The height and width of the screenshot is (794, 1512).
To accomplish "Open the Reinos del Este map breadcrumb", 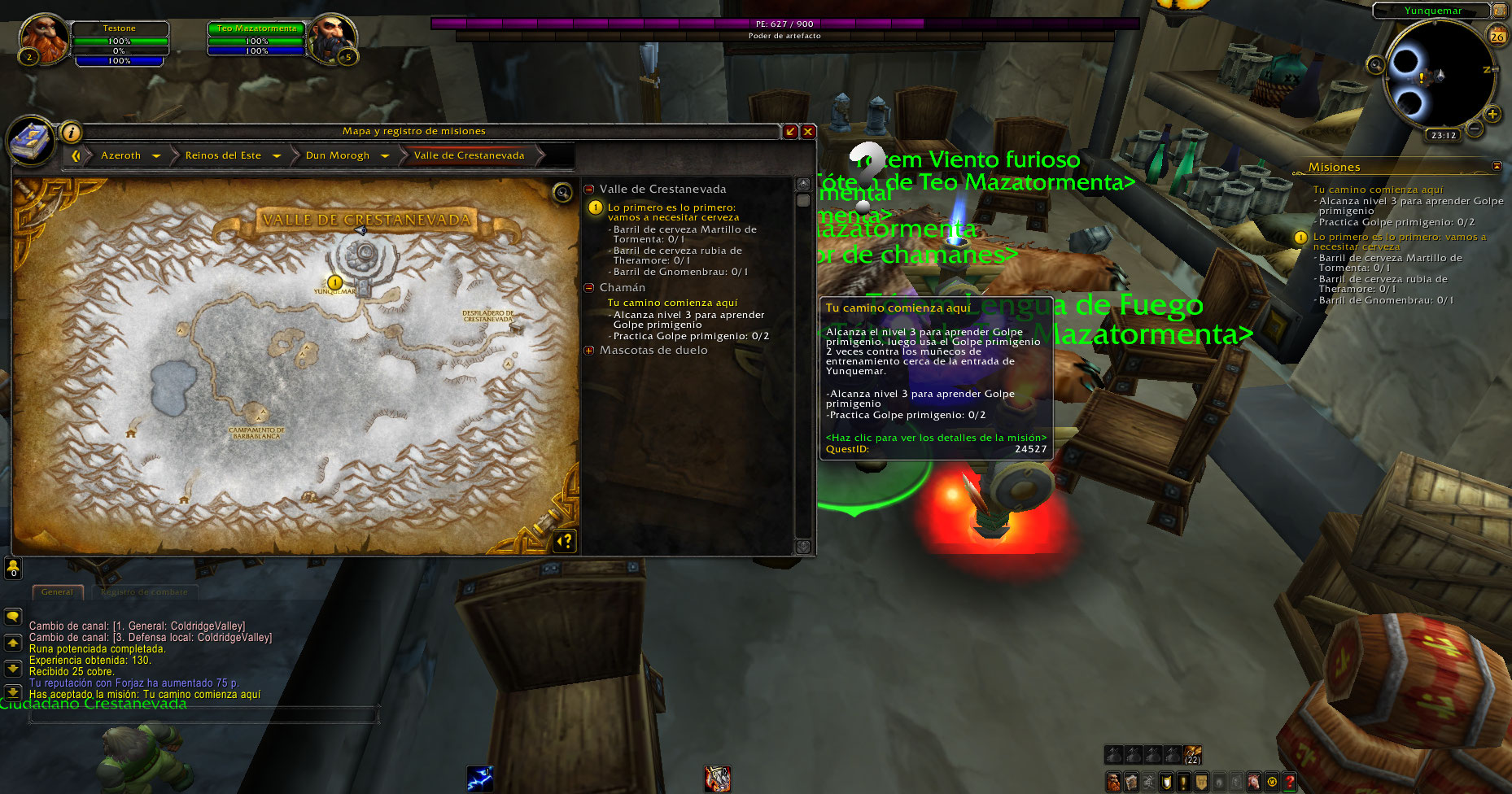I will tap(223, 155).
